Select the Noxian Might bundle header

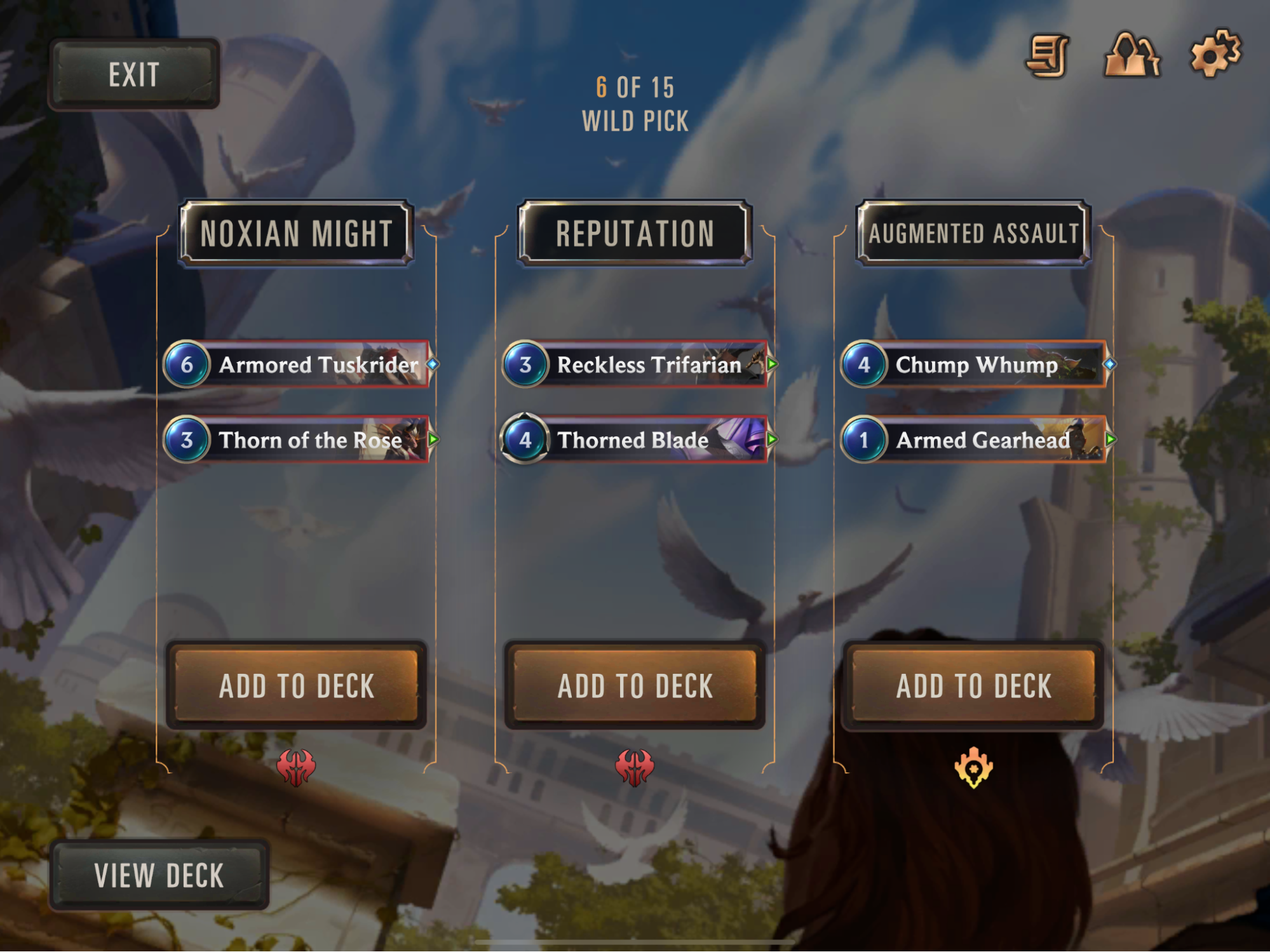(x=296, y=232)
